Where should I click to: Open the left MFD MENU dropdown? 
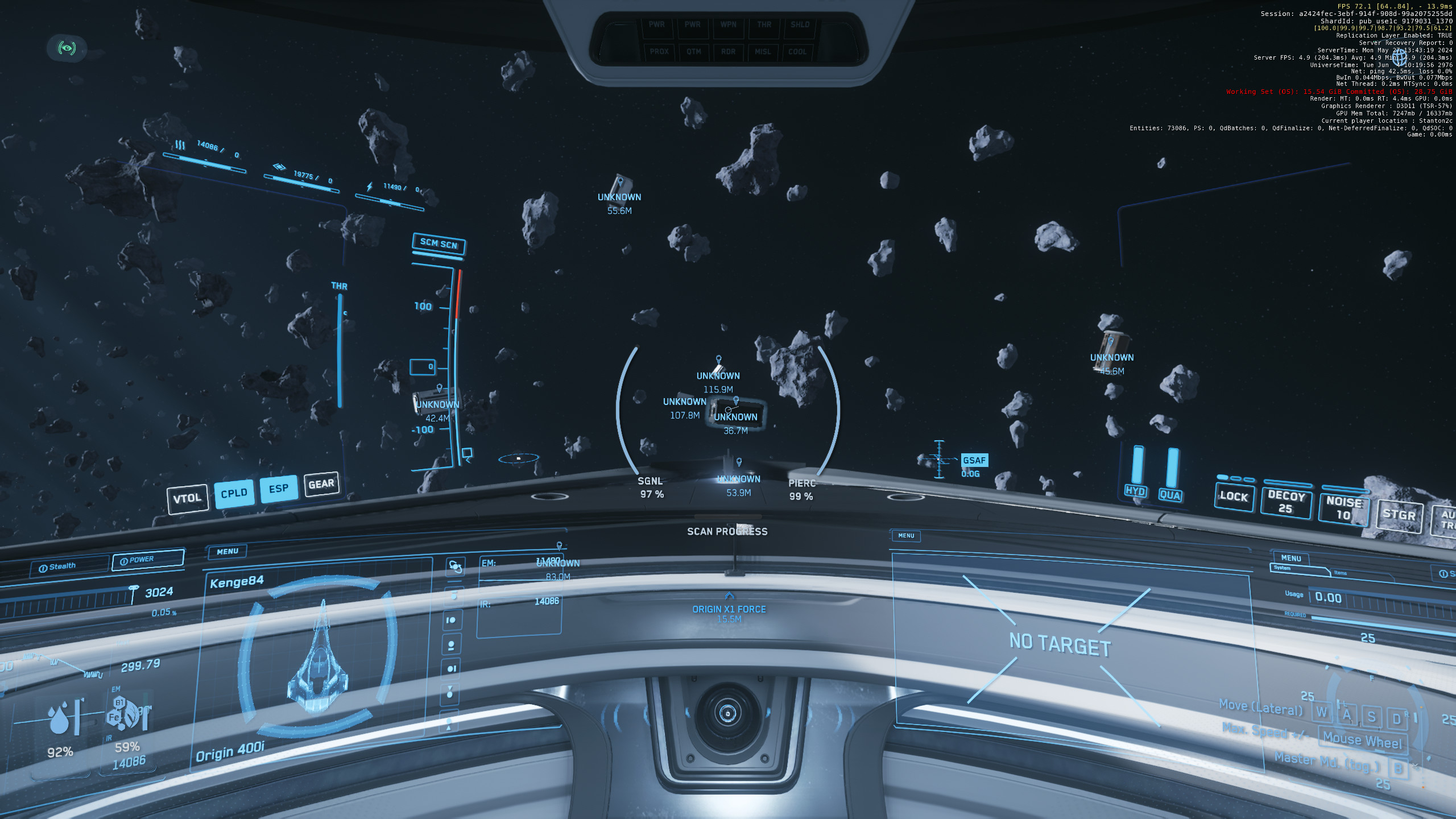click(226, 551)
